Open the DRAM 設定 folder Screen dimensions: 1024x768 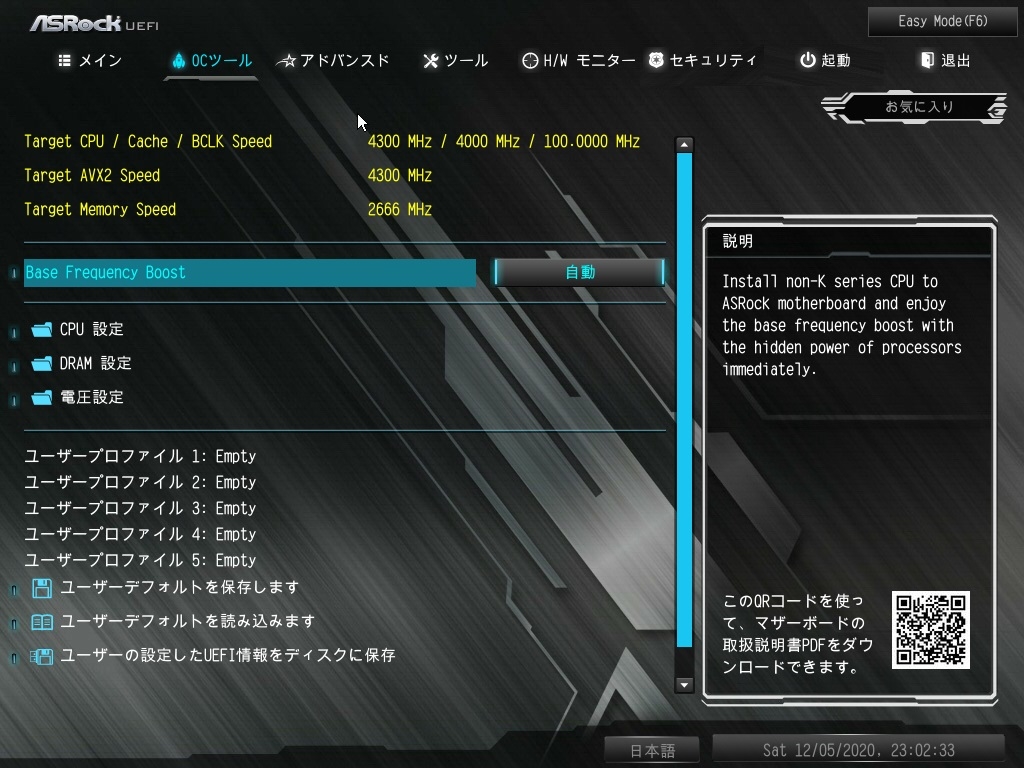(x=95, y=363)
